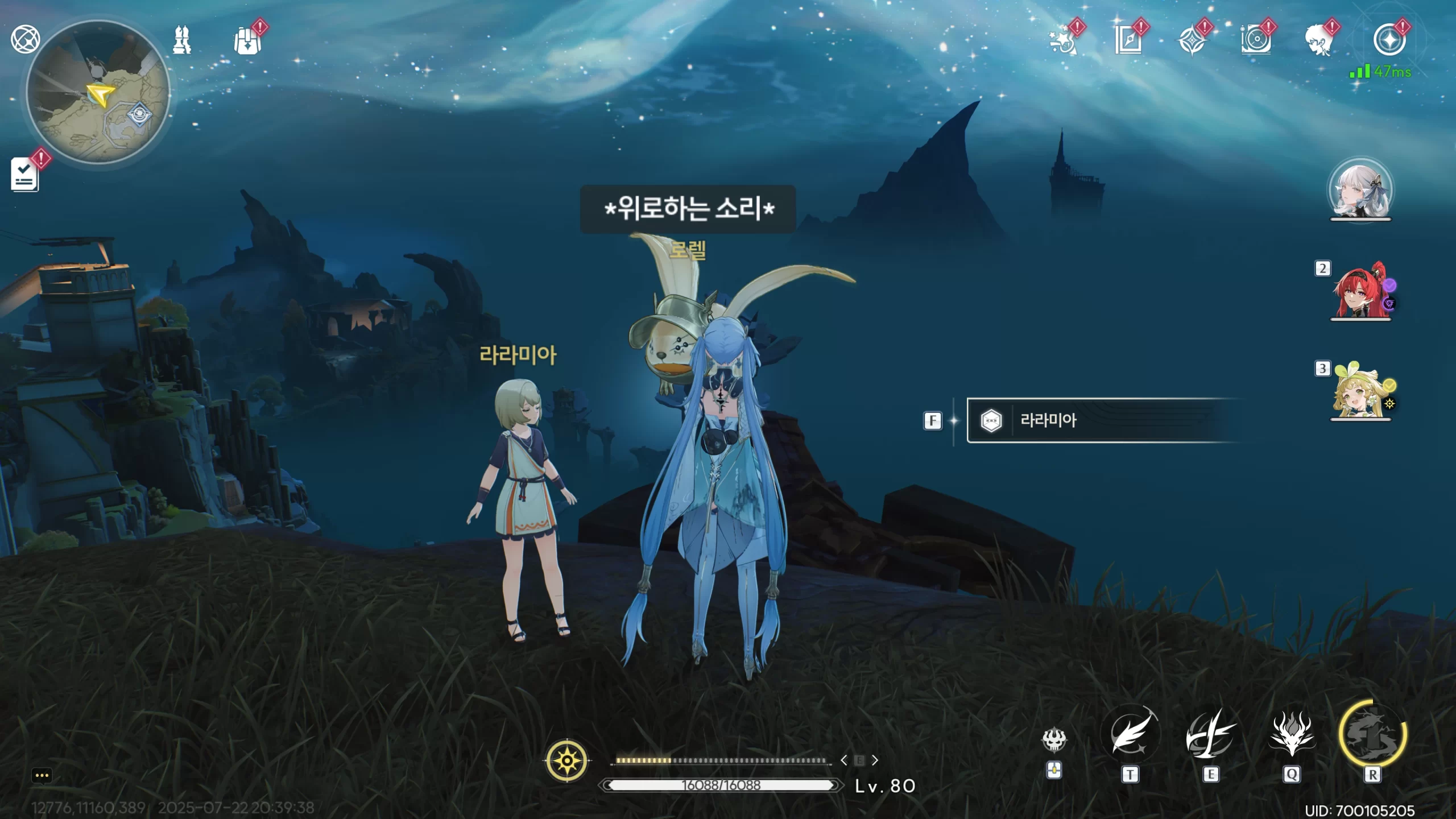Select the silver-haired active character portrait
This screenshot has width=1456, height=819.
[x=1360, y=191]
